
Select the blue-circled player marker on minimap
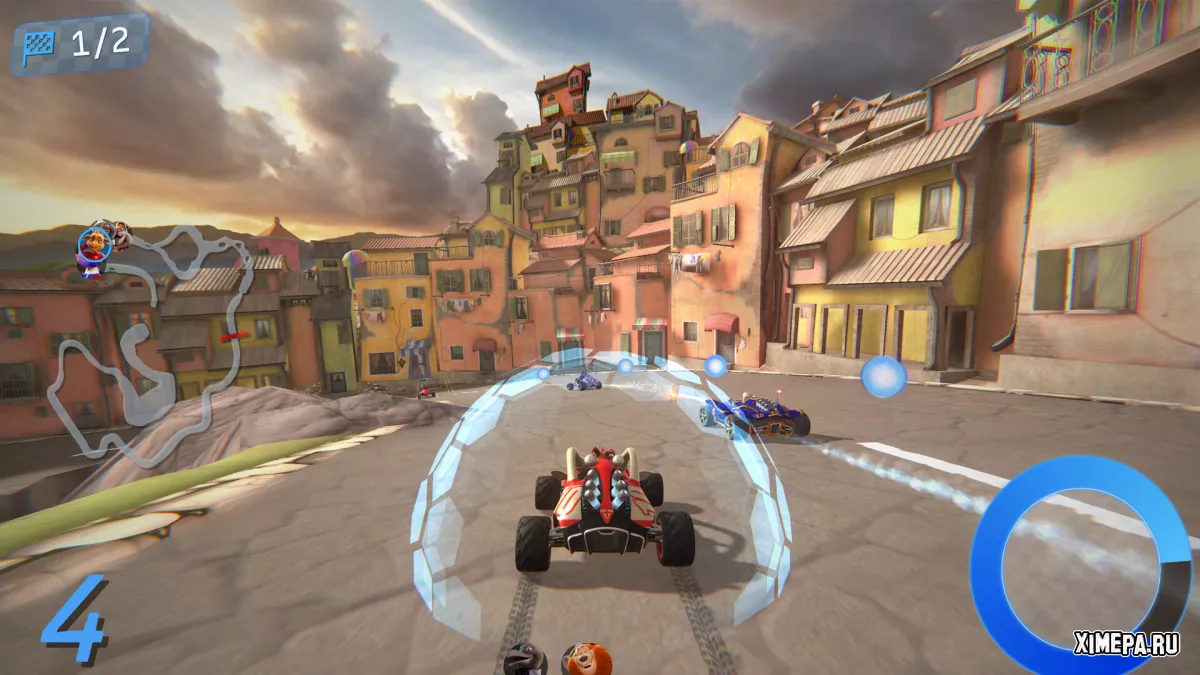(x=93, y=243)
